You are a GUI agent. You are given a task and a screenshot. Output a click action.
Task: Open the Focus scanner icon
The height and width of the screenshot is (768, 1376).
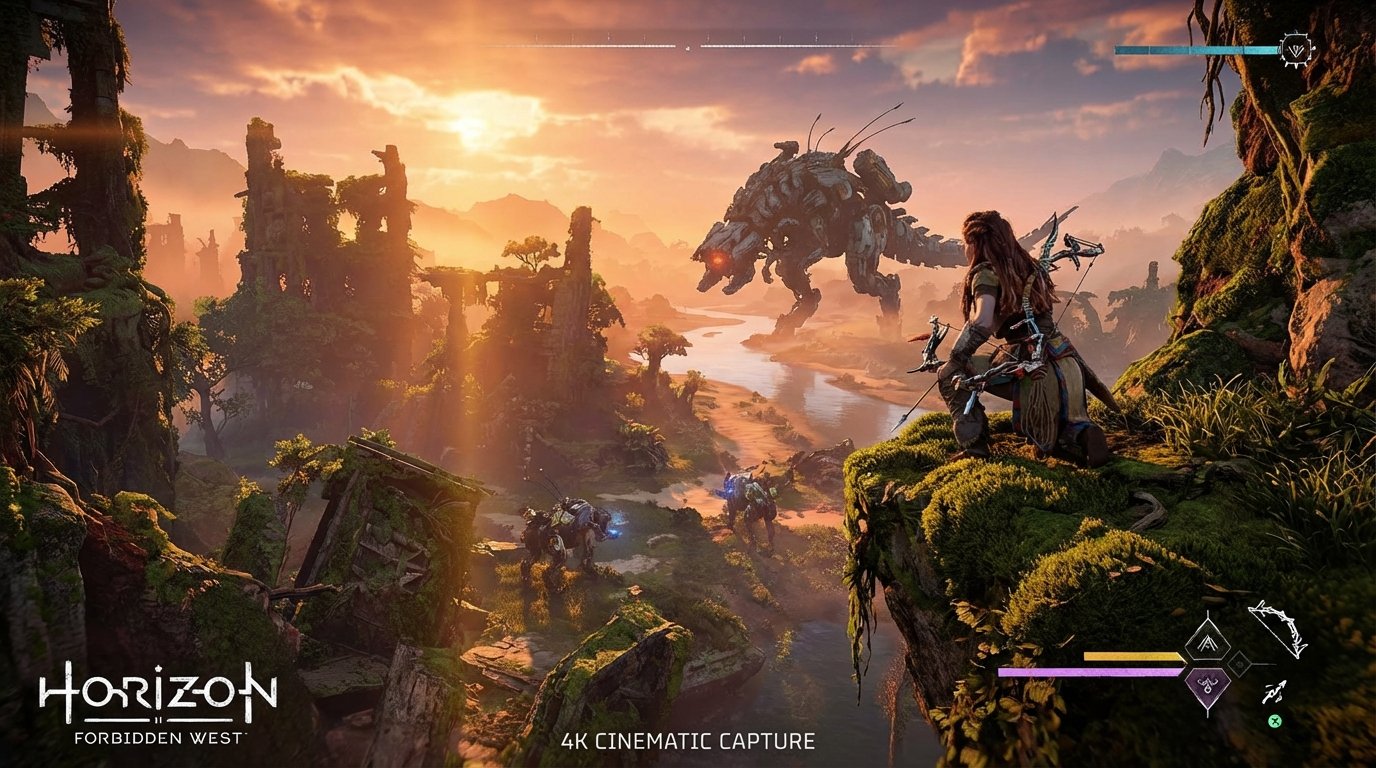pyautogui.click(x=1294, y=47)
